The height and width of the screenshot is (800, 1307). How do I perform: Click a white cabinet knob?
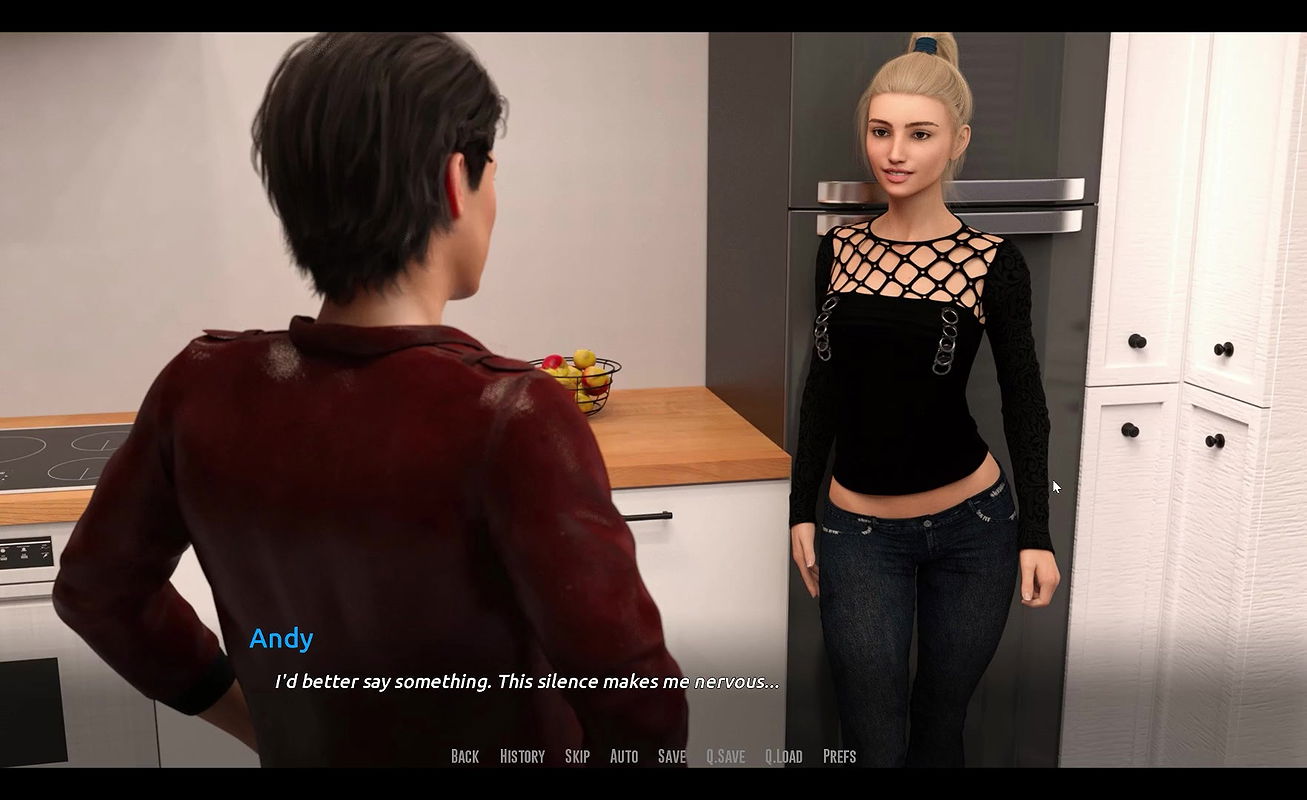point(1136,342)
